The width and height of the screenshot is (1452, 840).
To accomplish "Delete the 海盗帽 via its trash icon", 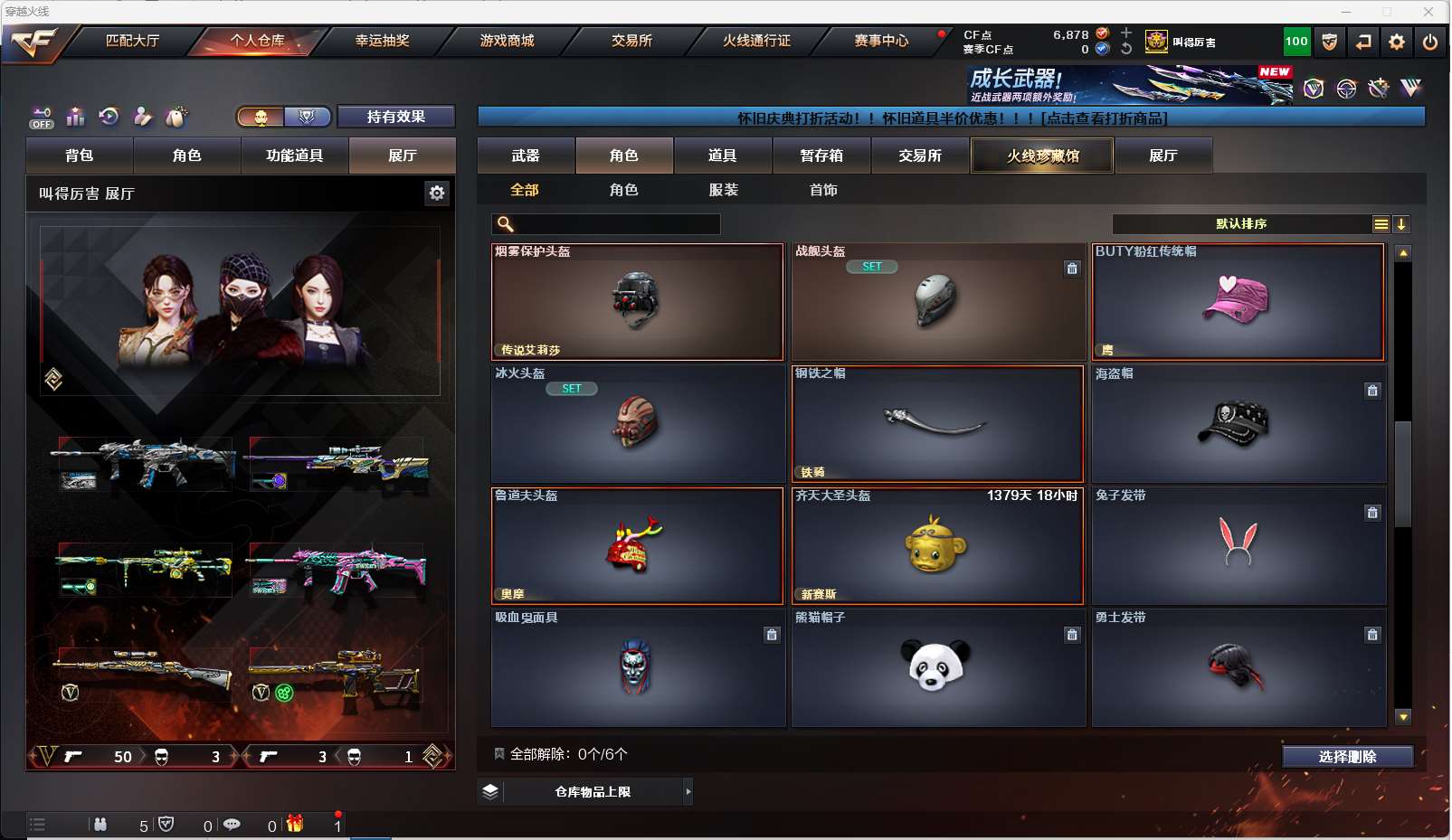I will 1372,391.
